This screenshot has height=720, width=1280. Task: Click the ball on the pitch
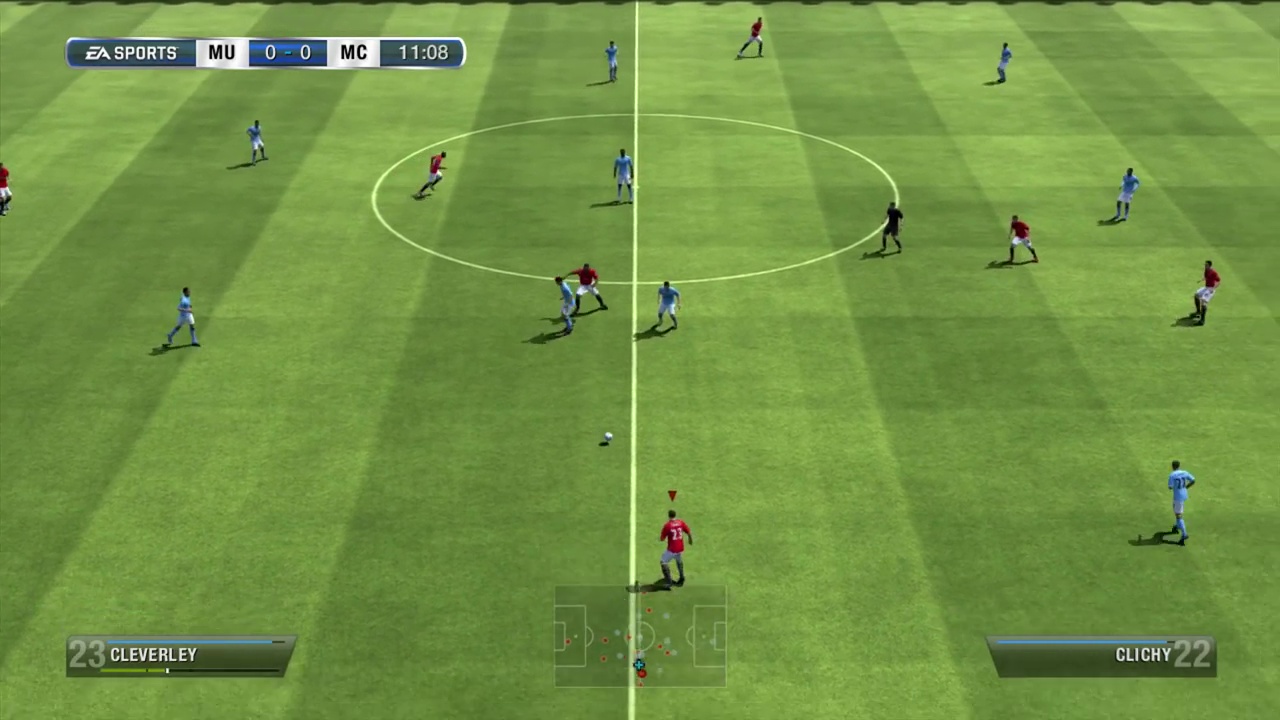click(x=606, y=438)
